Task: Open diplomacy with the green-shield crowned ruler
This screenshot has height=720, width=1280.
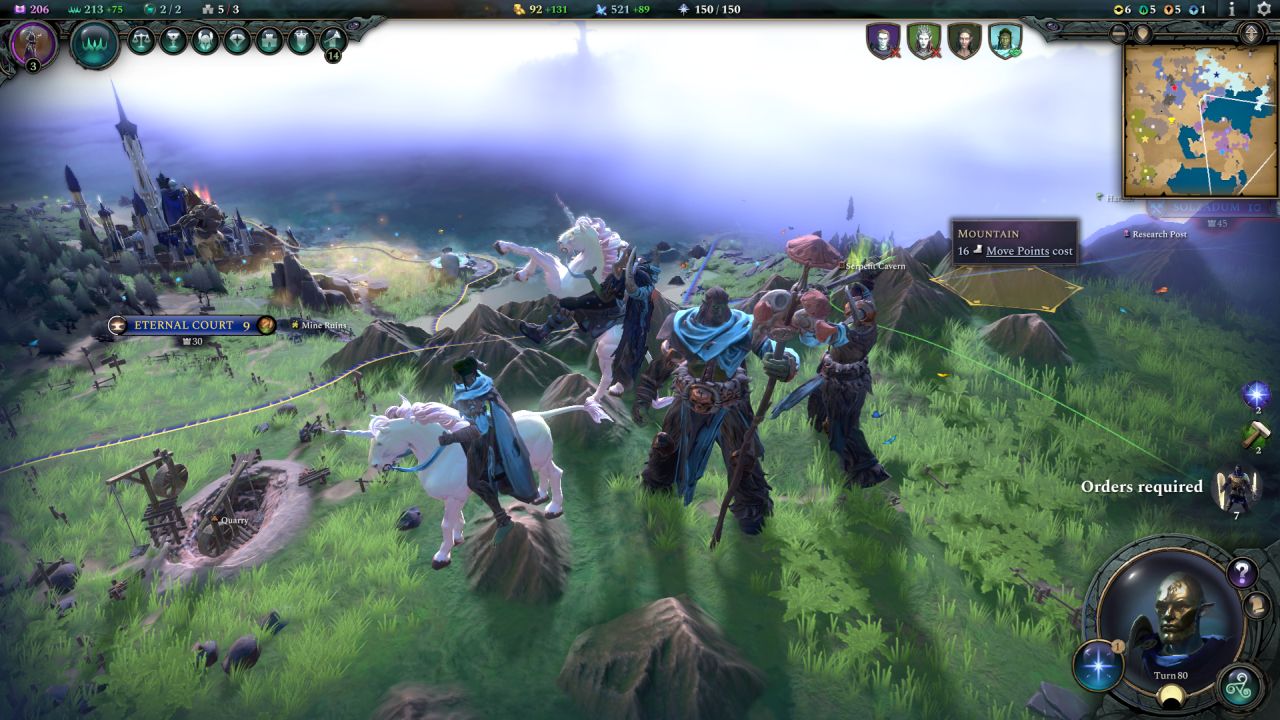Action: (x=923, y=41)
